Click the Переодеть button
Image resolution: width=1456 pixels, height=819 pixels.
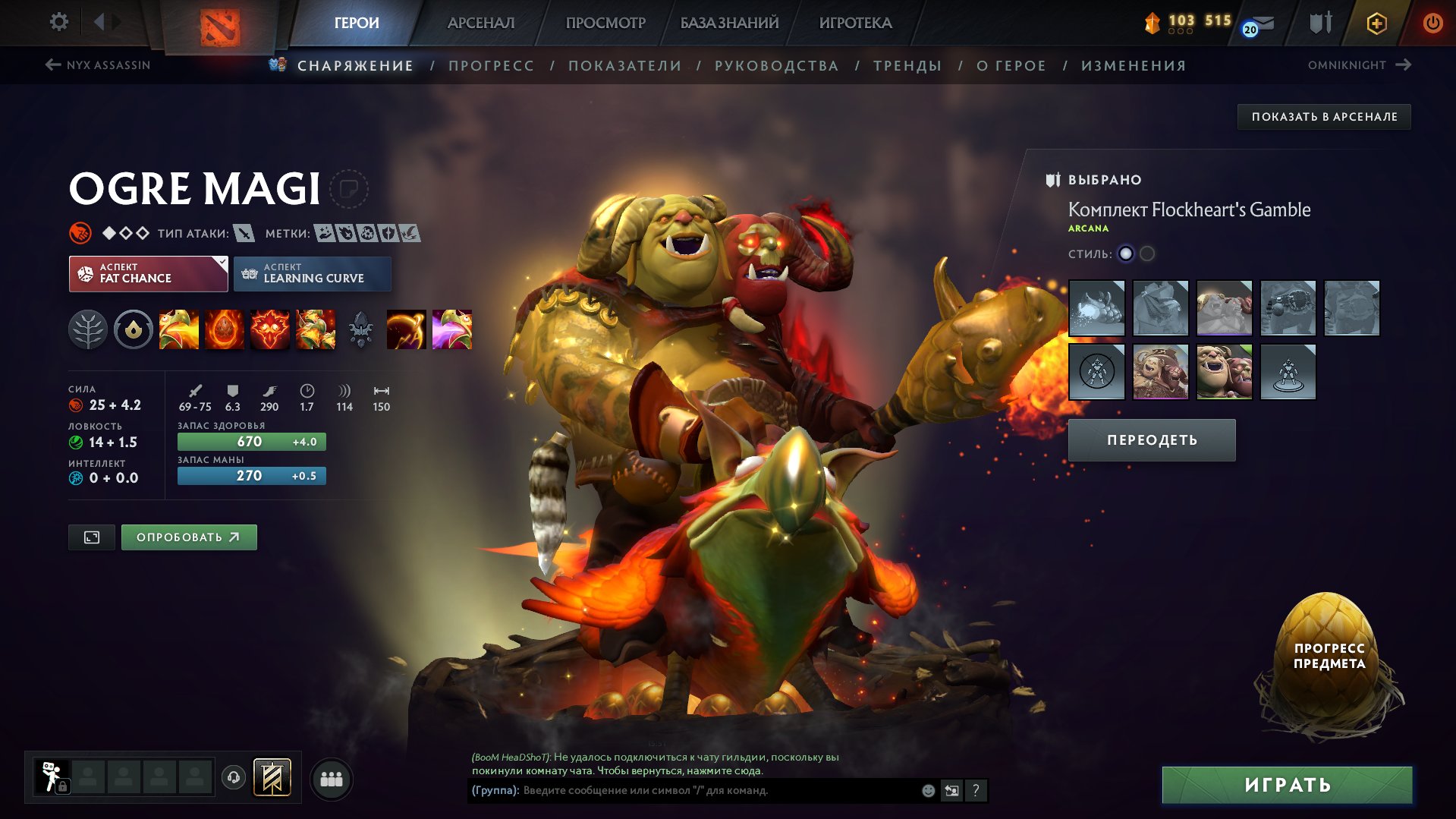click(1152, 440)
